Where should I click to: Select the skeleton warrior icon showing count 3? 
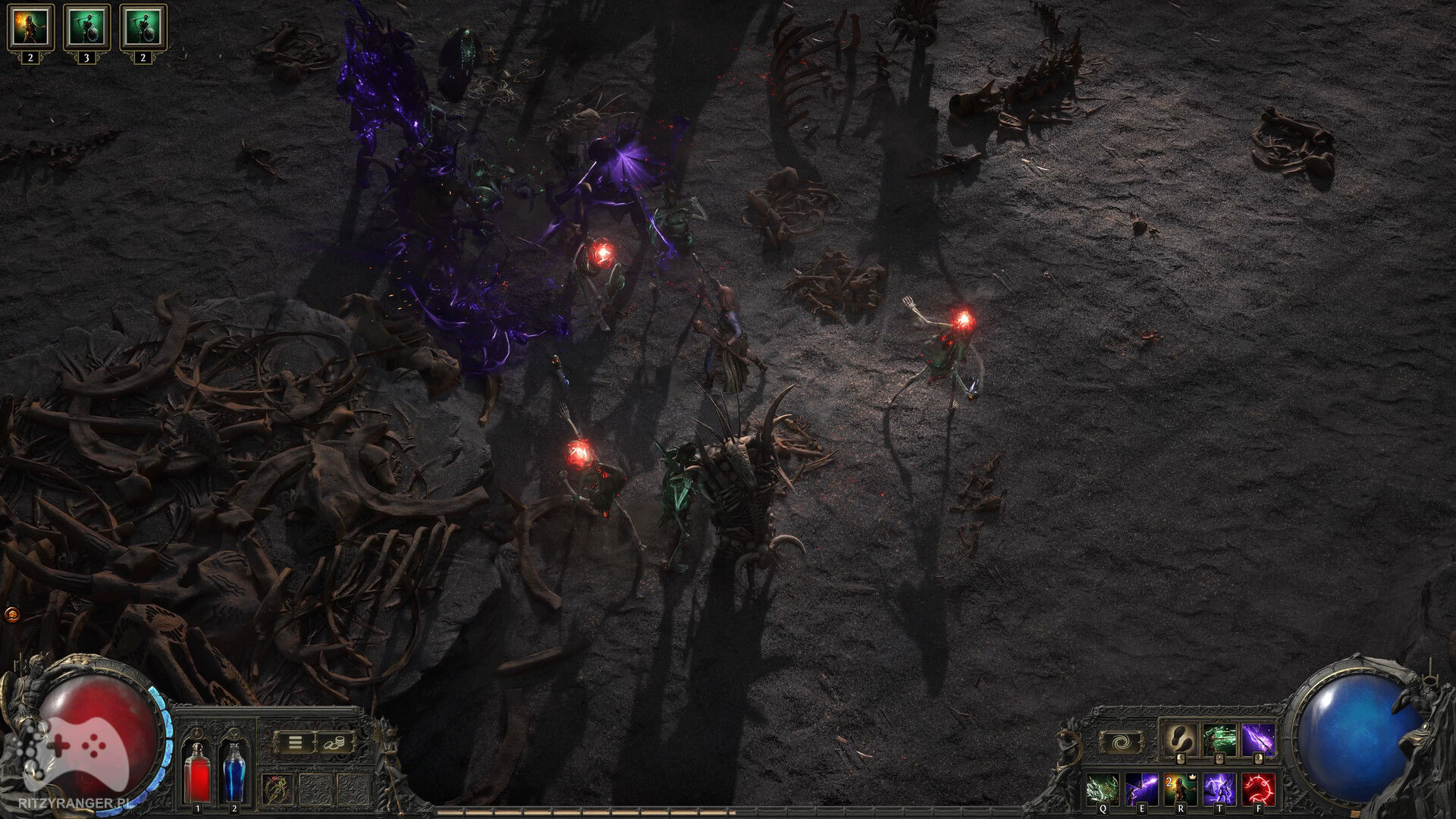click(x=86, y=27)
